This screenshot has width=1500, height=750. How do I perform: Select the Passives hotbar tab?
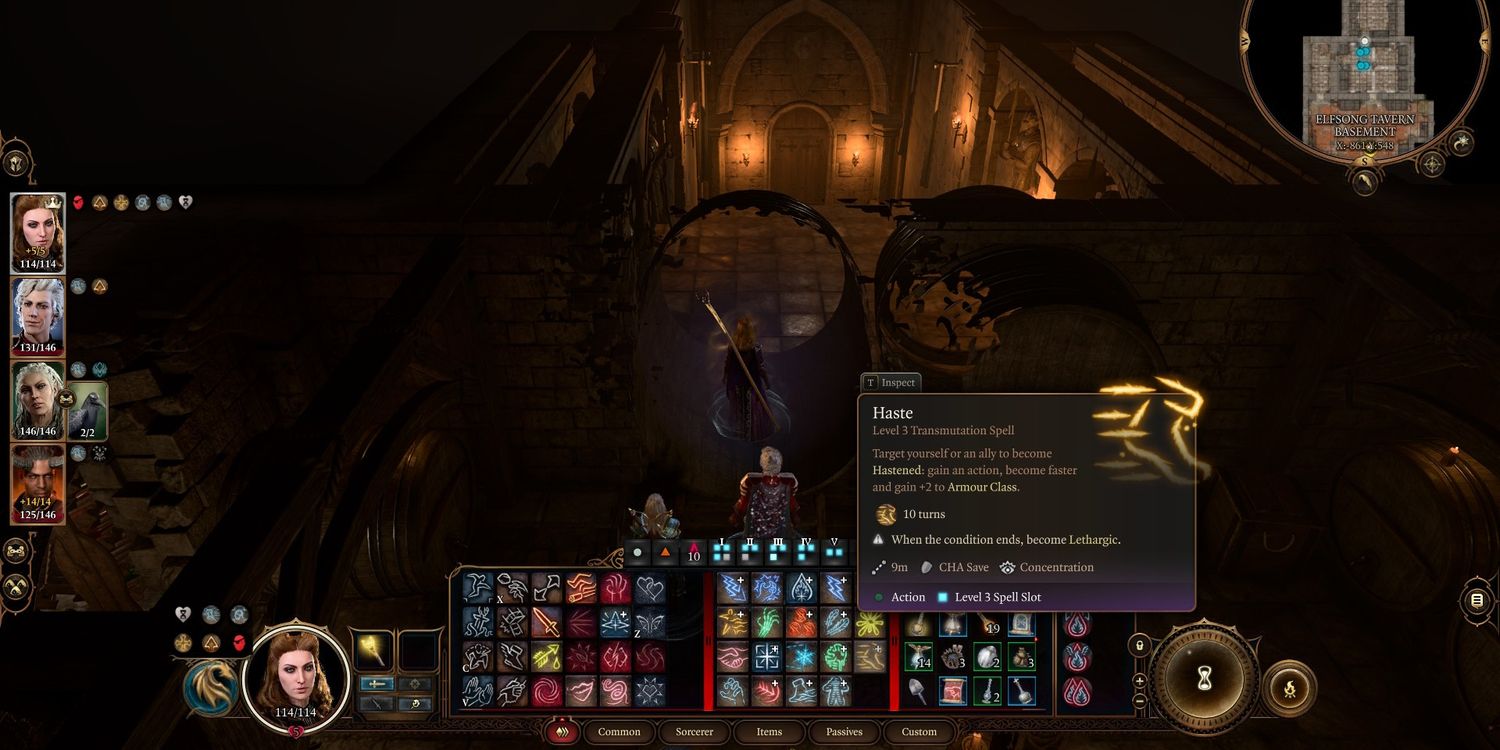[x=844, y=732]
